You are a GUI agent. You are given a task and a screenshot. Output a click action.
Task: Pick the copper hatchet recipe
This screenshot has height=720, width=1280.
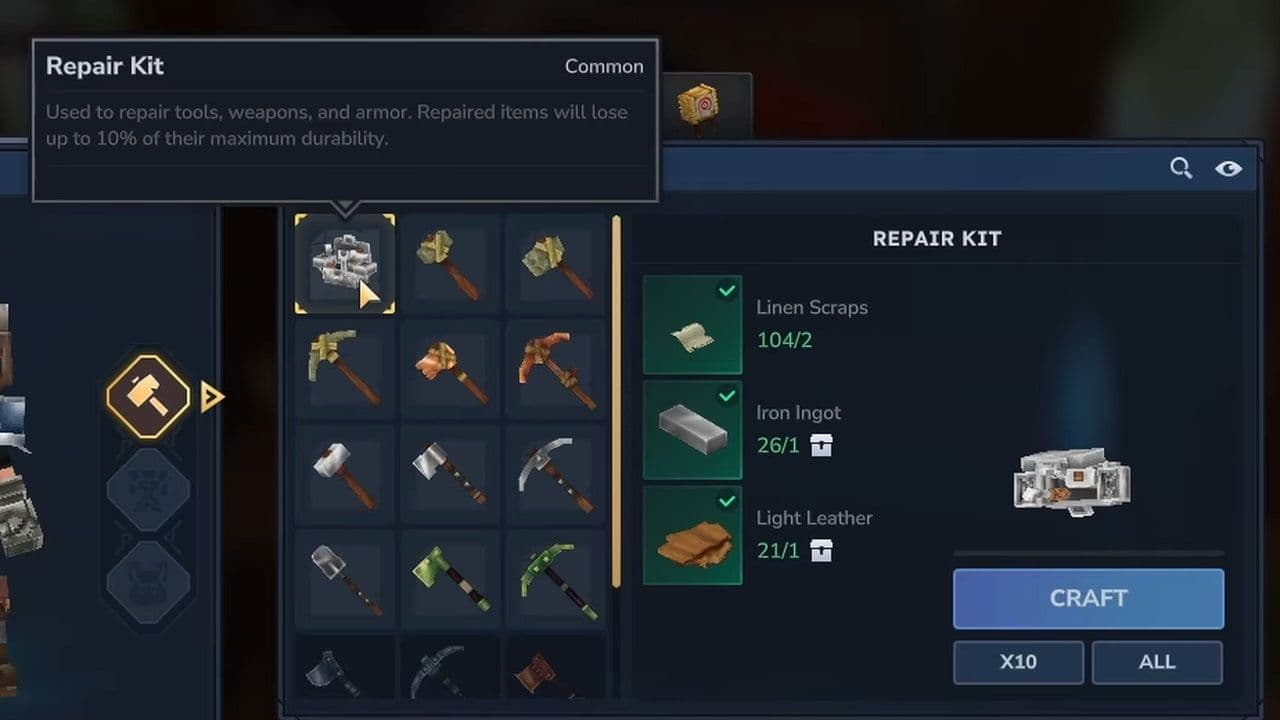450,369
